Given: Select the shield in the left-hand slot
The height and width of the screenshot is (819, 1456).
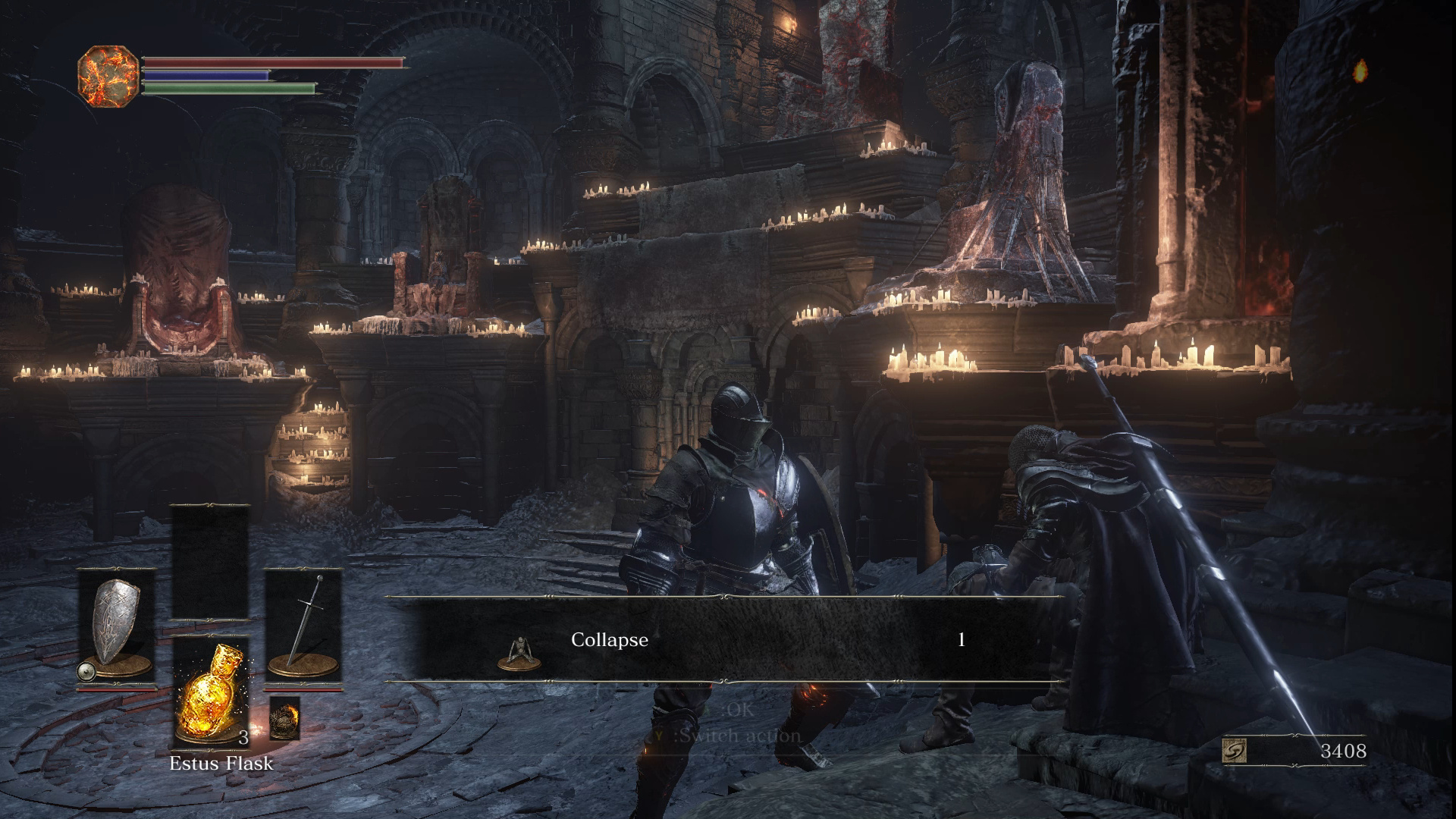Looking at the screenshot, I should 118,628.
